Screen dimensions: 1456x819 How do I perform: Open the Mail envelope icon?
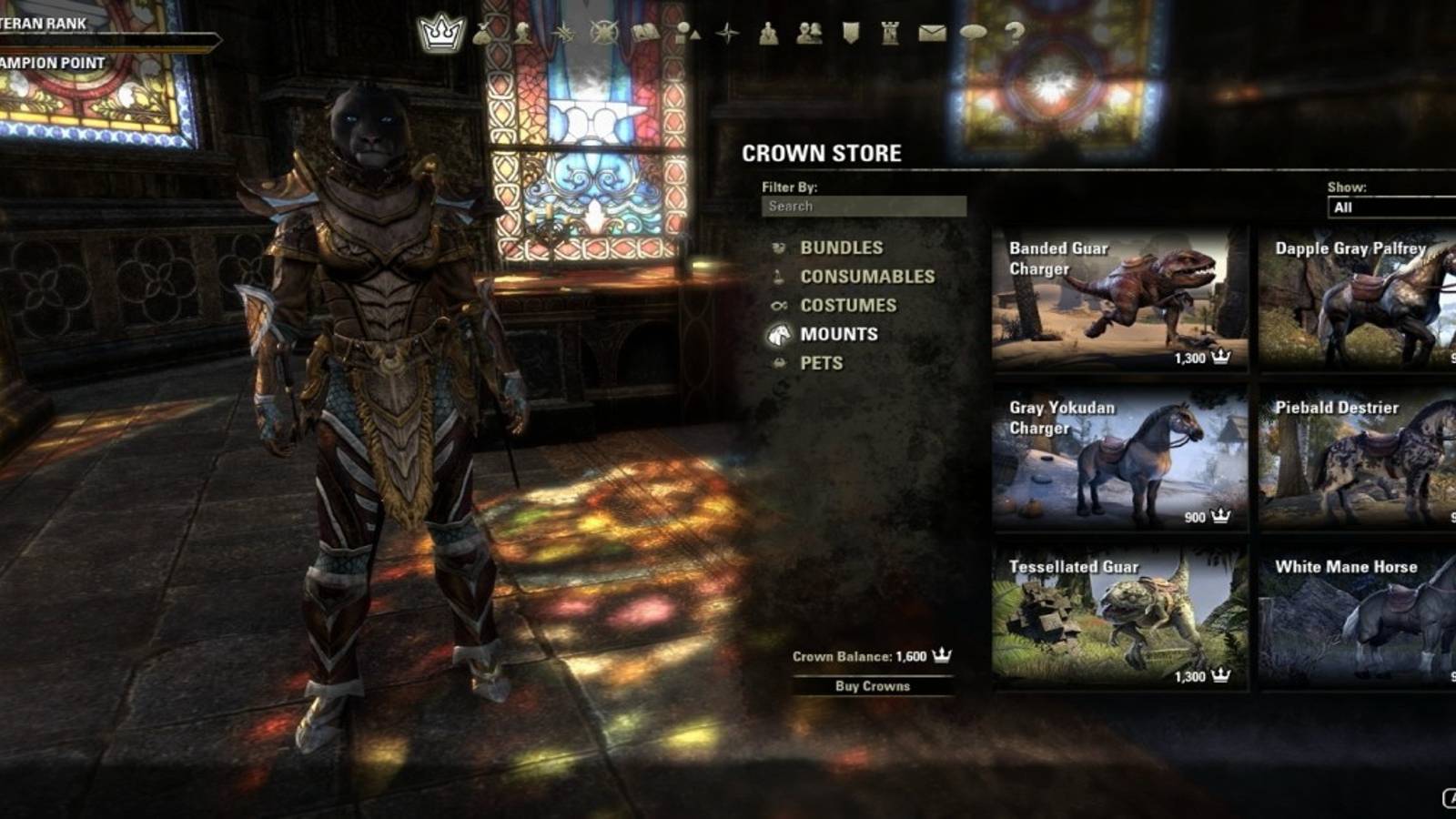click(x=931, y=34)
